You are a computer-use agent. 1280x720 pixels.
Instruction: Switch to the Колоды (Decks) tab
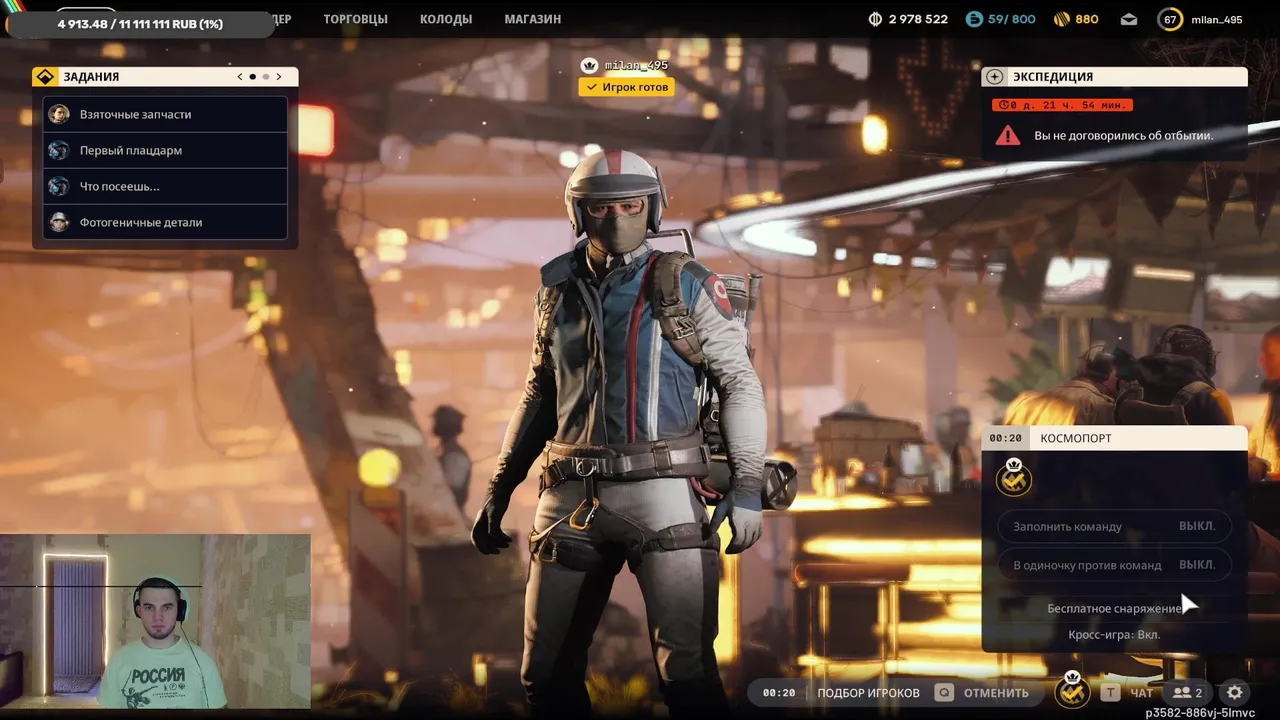(445, 19)
